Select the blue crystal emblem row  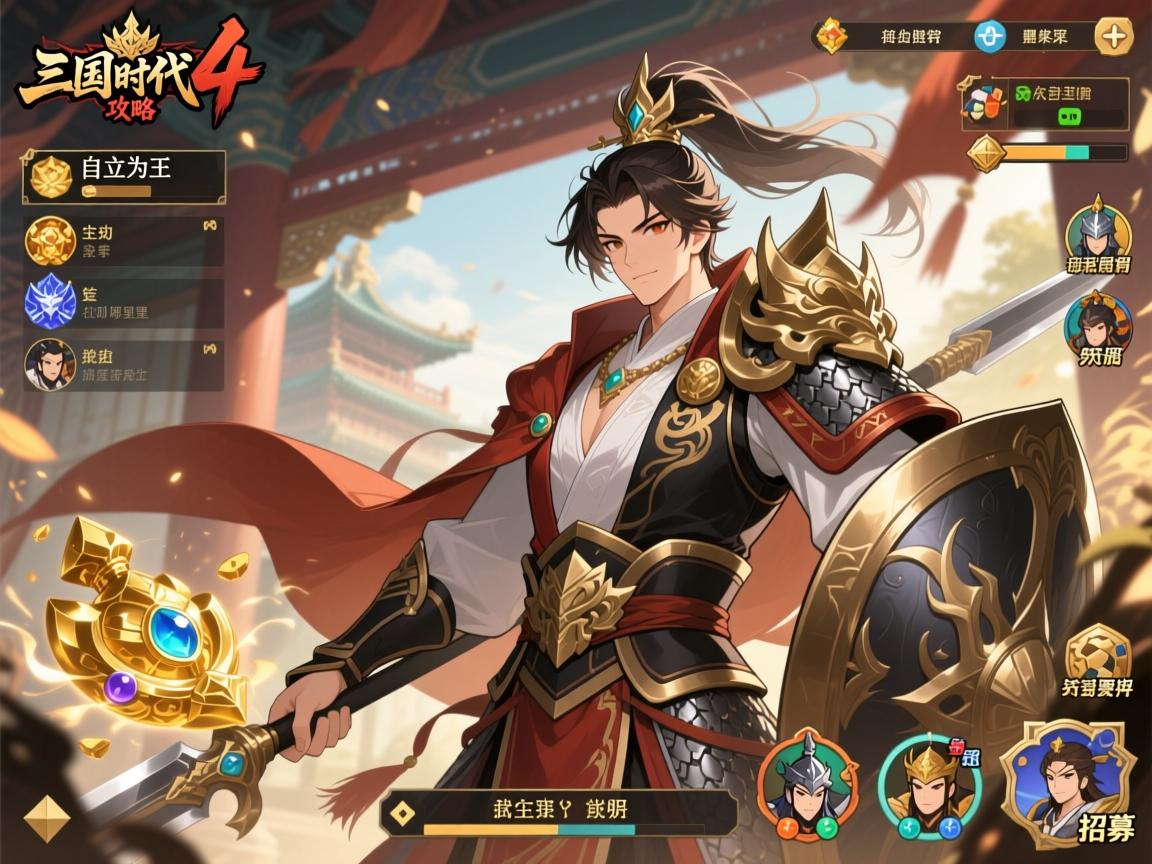pyautogui.click(x=123, y=303)
